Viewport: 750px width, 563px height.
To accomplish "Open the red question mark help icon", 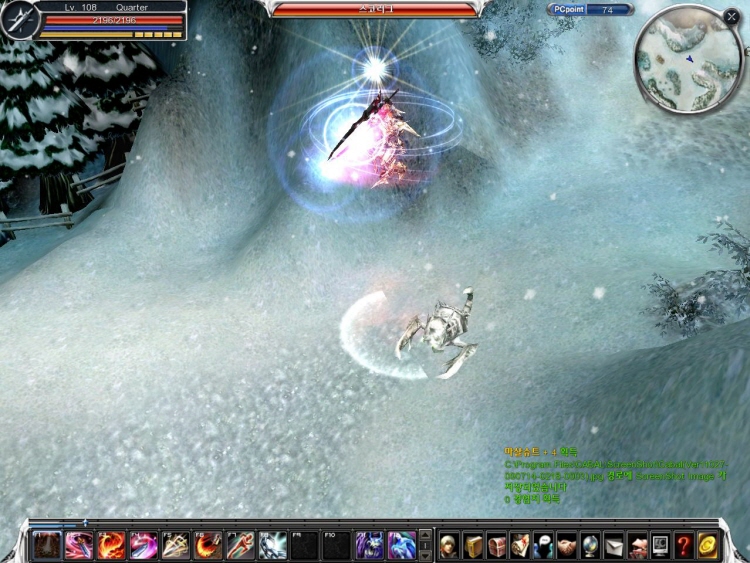I will click(x=684, y=545).
